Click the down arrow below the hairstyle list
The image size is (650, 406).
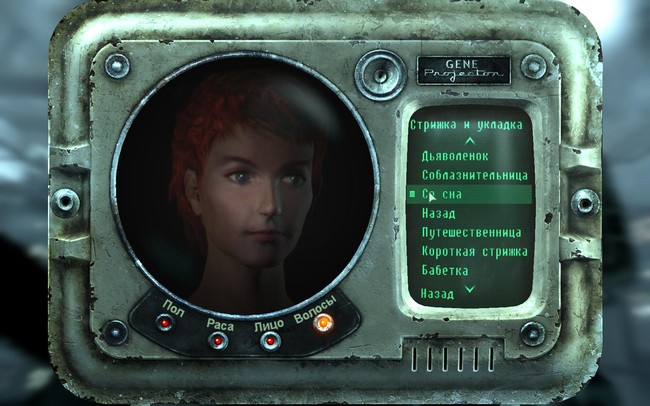tap(469, 289)
